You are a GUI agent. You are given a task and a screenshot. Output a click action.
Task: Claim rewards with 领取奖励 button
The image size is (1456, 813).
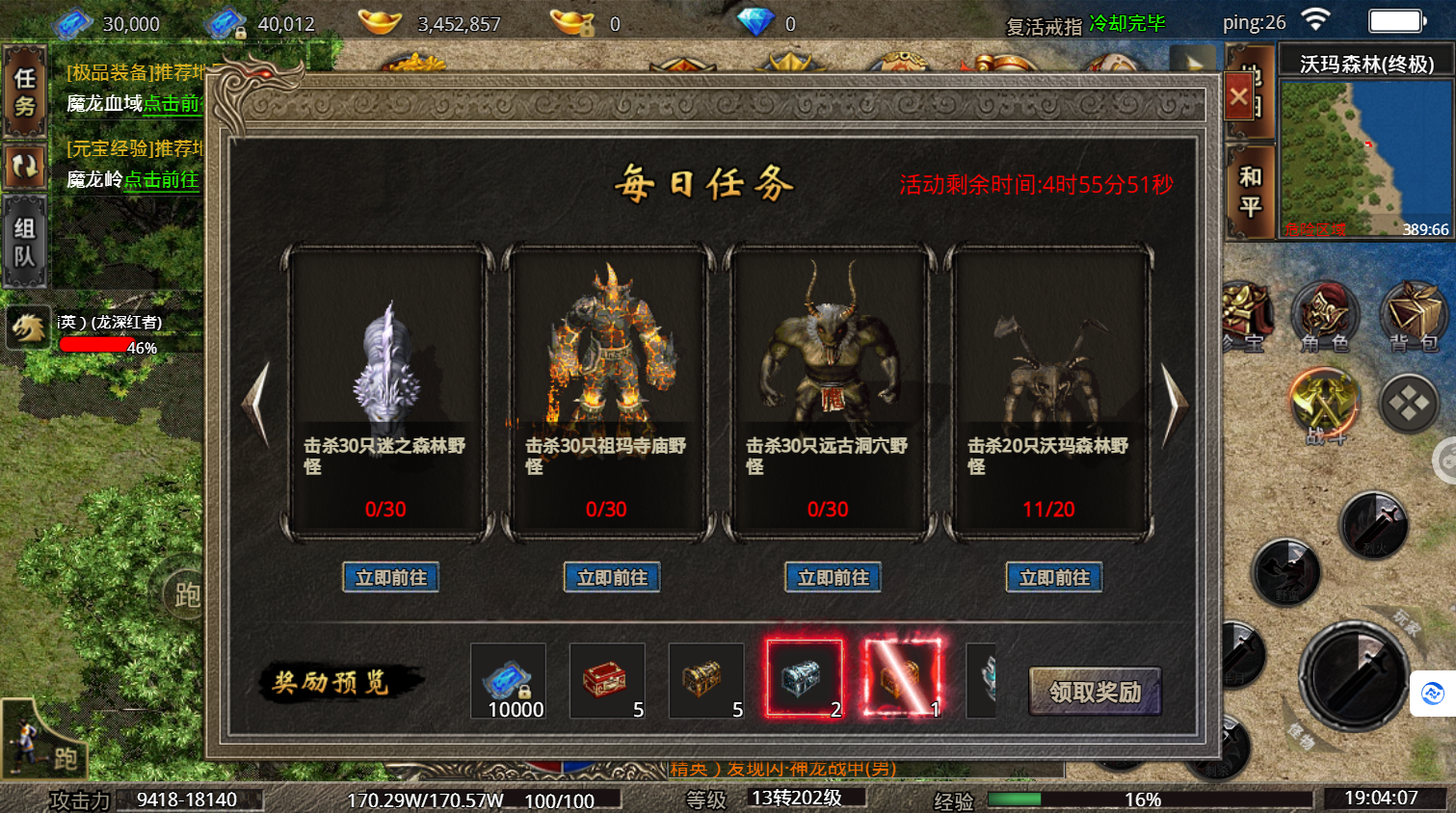point(1095,692)
